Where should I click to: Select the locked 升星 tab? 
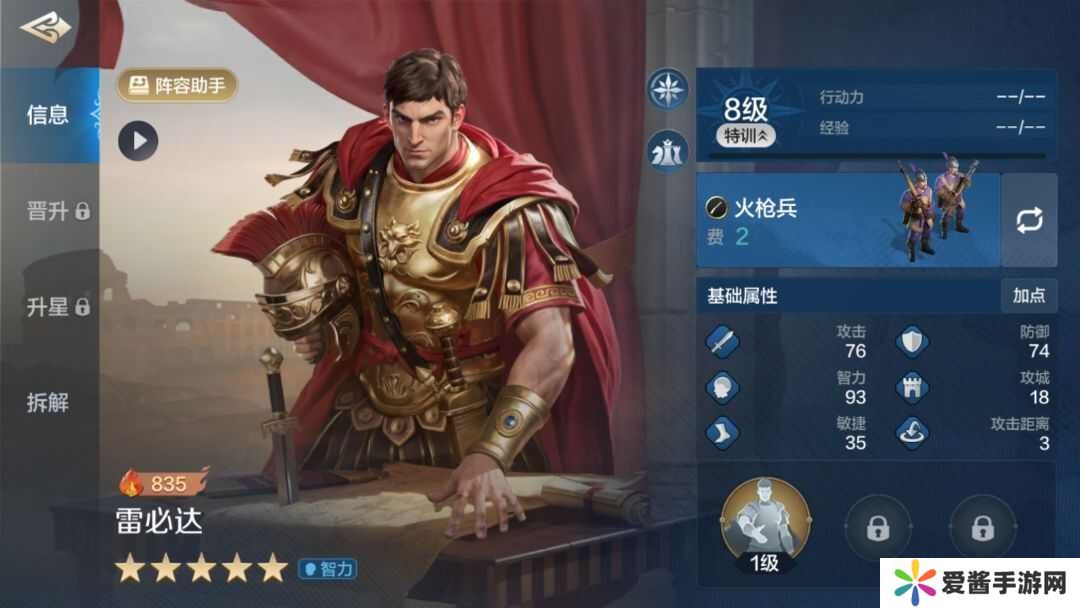click(x=57, y=307)
